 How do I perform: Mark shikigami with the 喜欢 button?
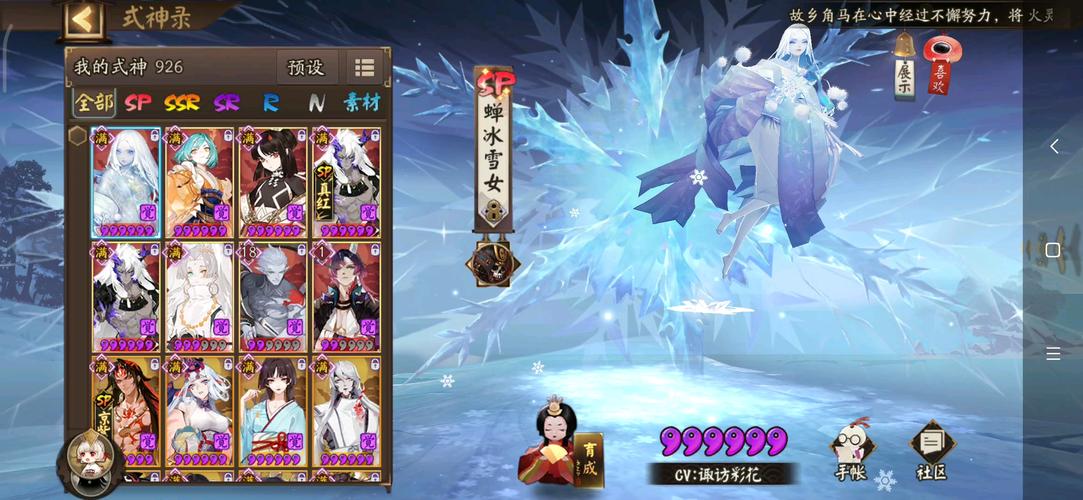click(x=940, y=66)
